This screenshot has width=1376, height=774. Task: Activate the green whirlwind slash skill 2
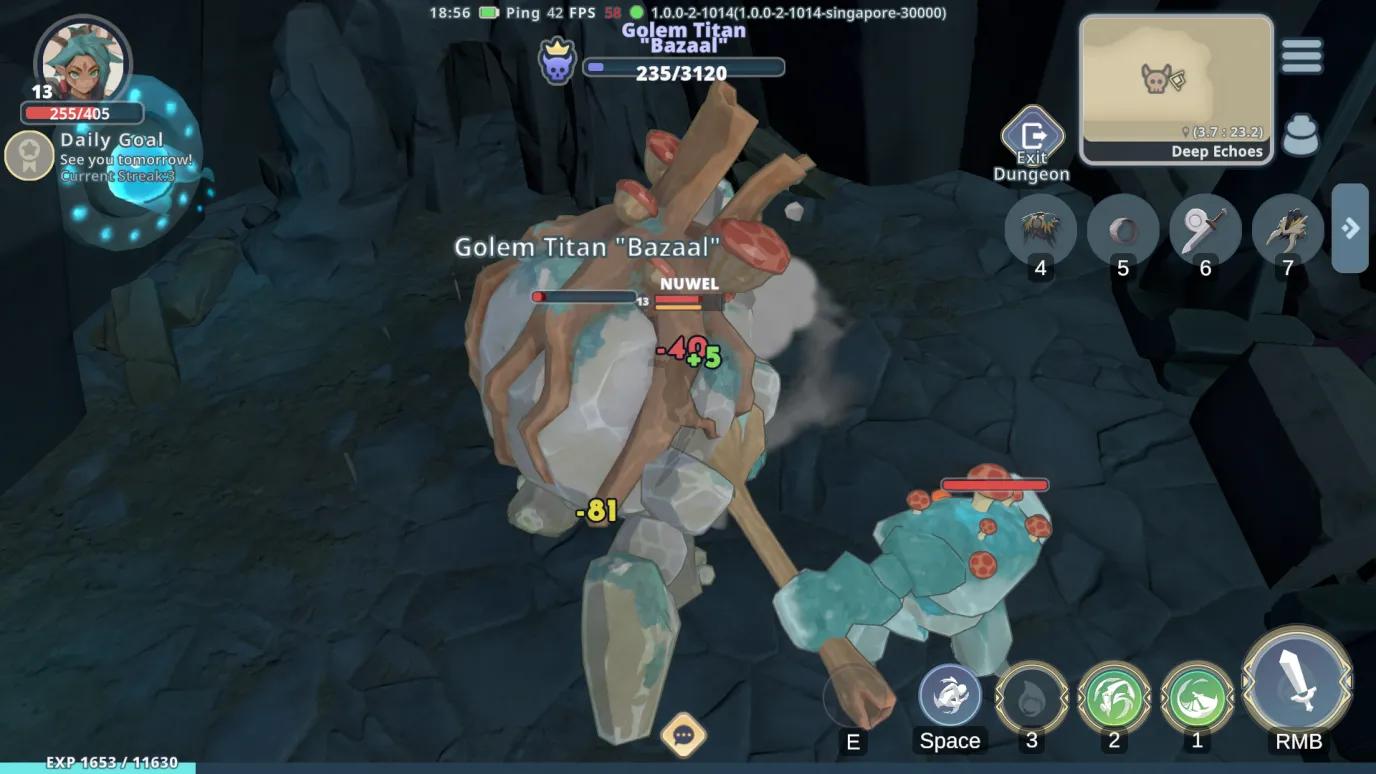coord(1114,697)
